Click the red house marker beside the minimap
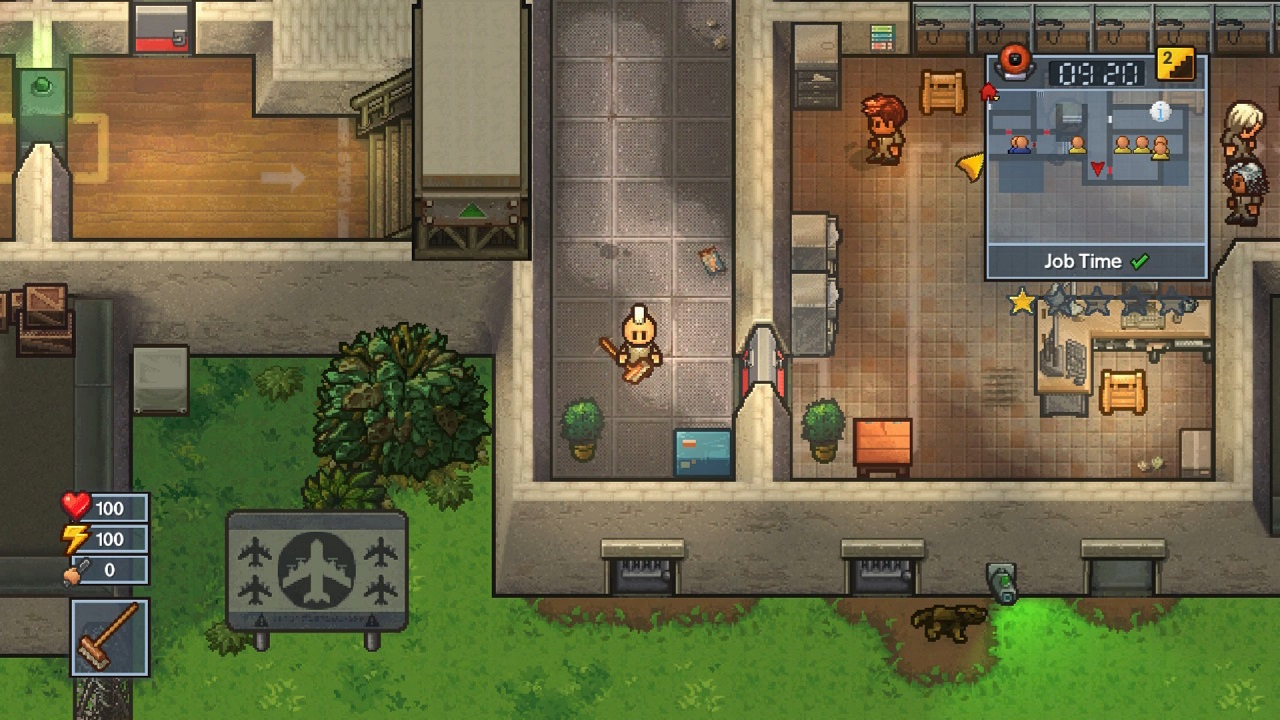This screenshot has width=1280, height=720. pyautogui.click(x=989, y=93)
